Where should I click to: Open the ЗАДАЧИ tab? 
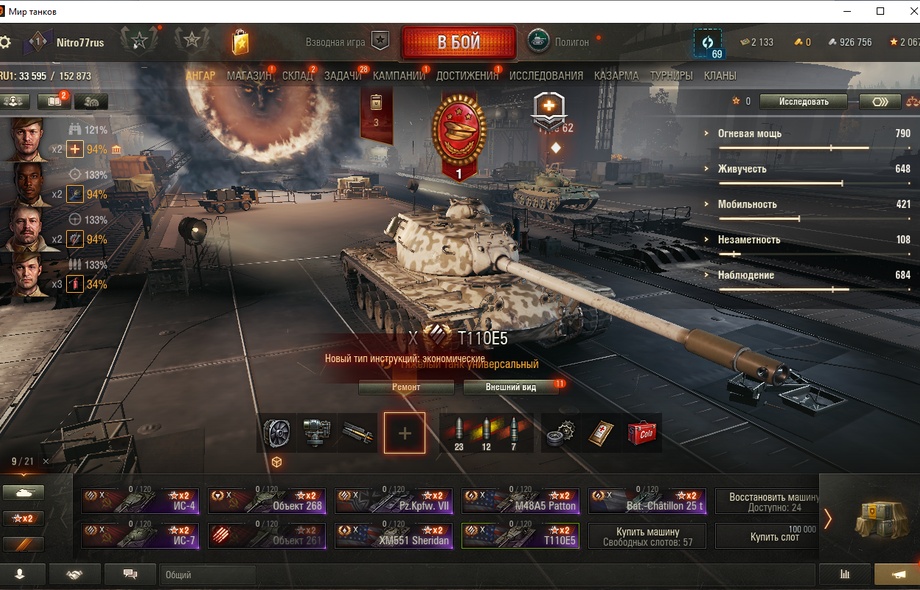[343, 76]
